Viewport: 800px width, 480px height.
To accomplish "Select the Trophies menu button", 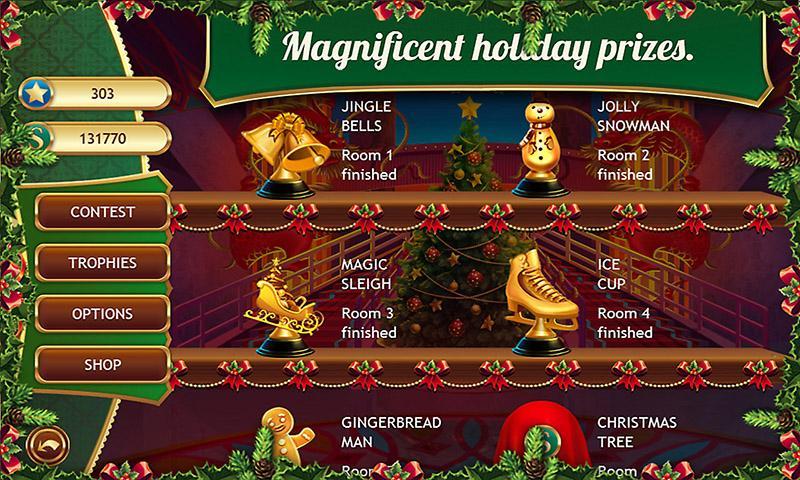I will pyautogui.click(x=102, y=263).
